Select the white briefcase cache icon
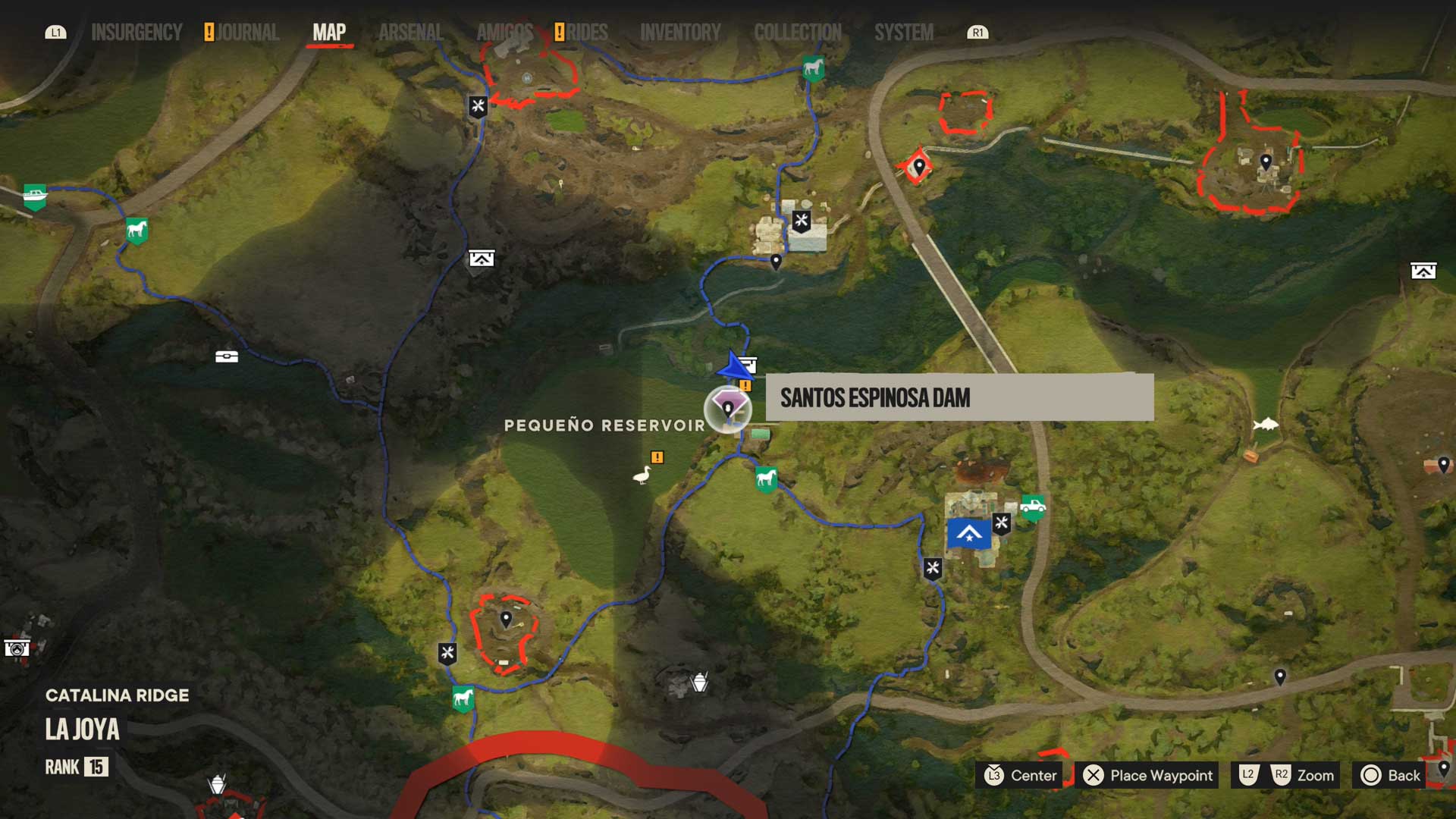 [226, 356]
